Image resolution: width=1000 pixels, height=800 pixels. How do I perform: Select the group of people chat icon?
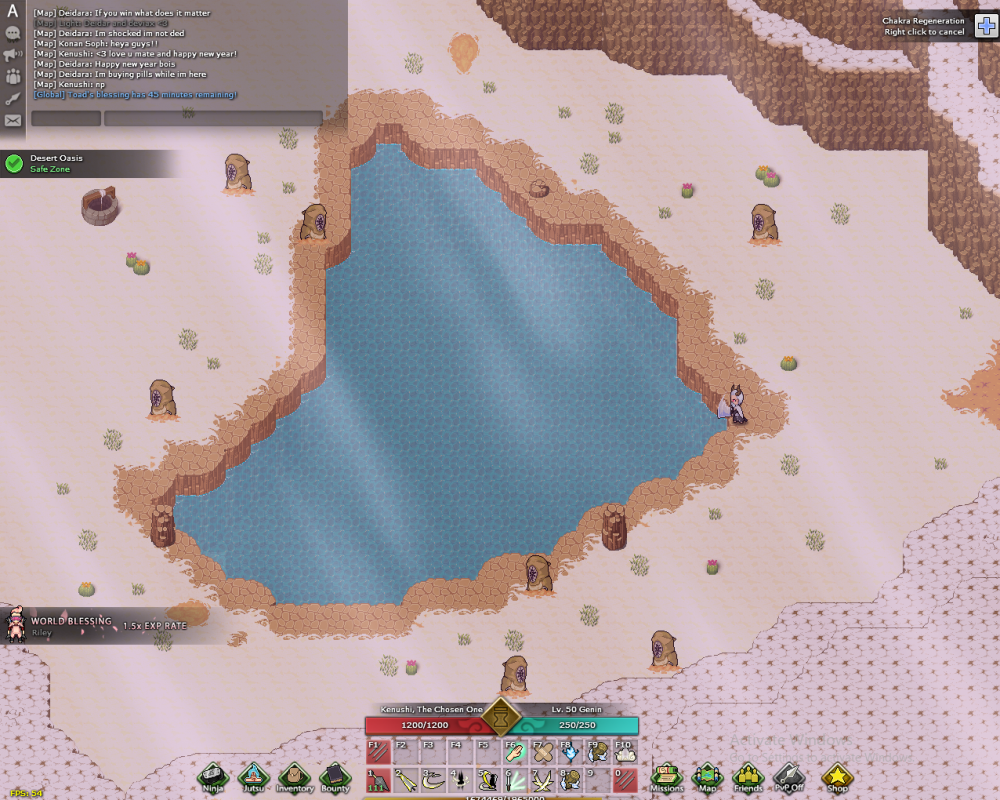click(13, 76)
